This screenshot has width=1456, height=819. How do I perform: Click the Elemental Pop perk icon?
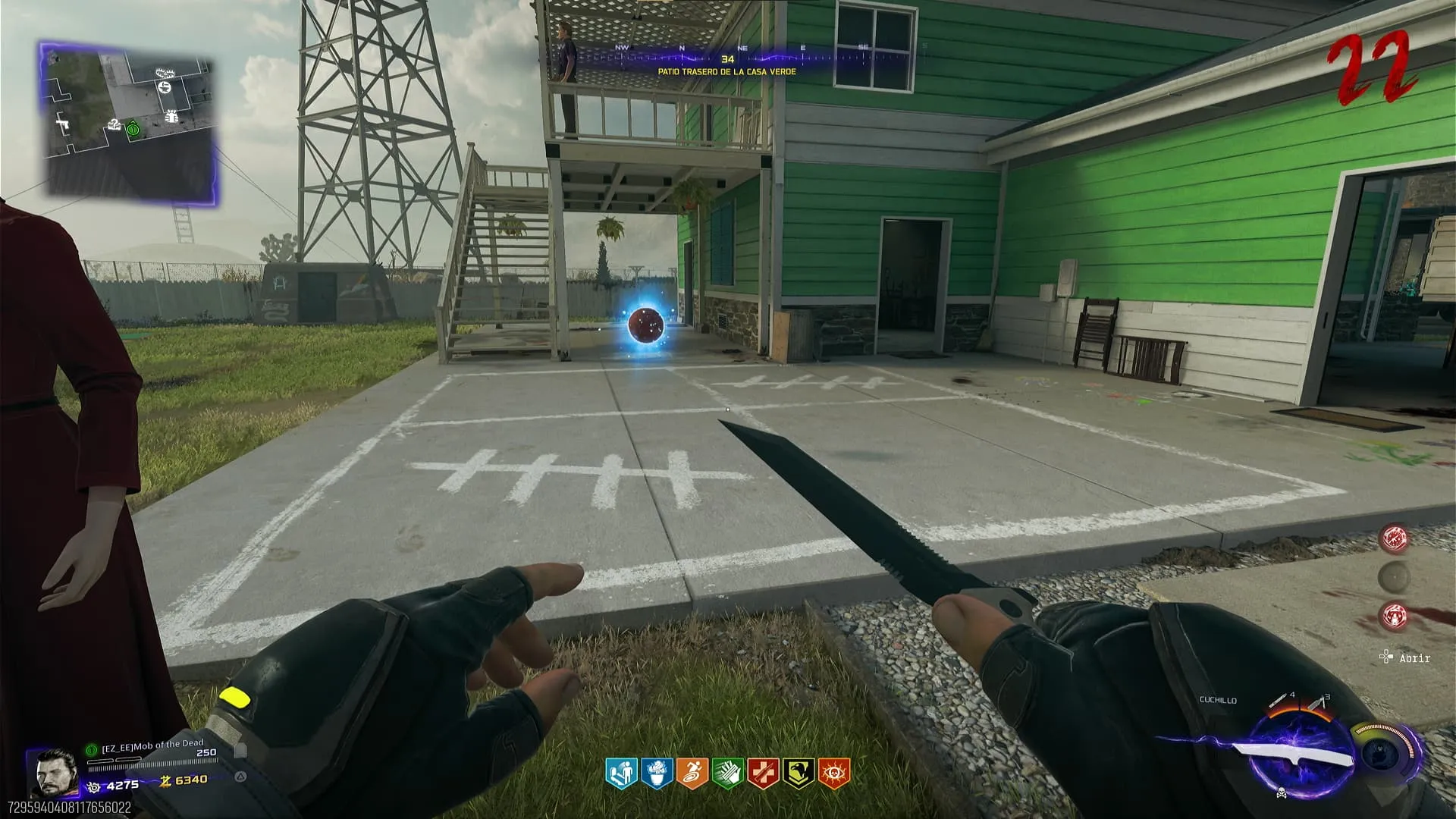pyautogui.click(x=657, y=773)
